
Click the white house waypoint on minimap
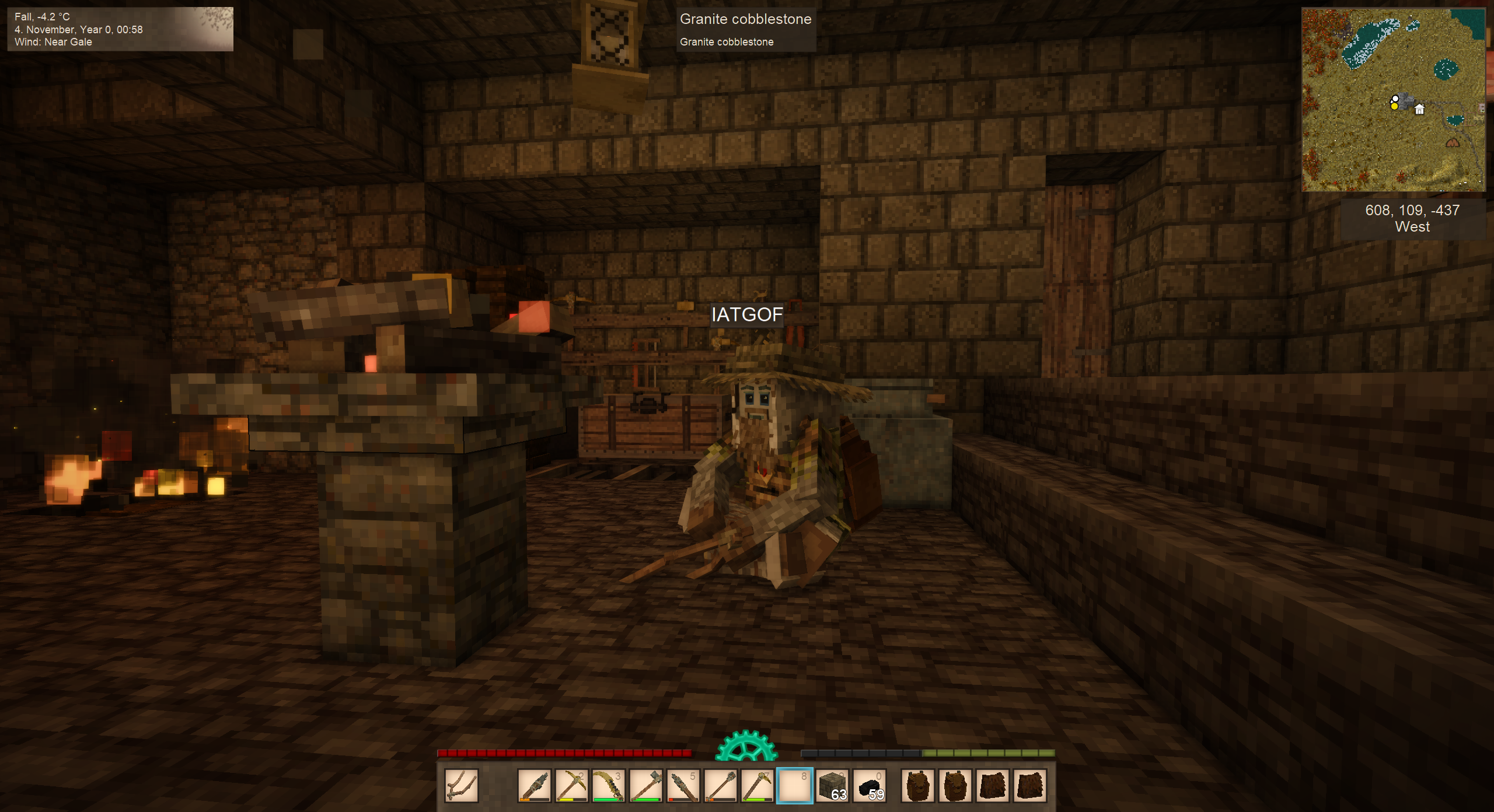pos(1419,109)
